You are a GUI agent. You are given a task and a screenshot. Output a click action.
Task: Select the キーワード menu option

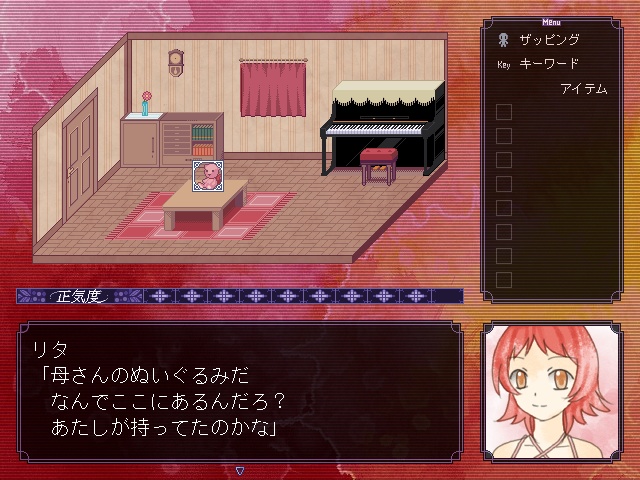(549, 64)
